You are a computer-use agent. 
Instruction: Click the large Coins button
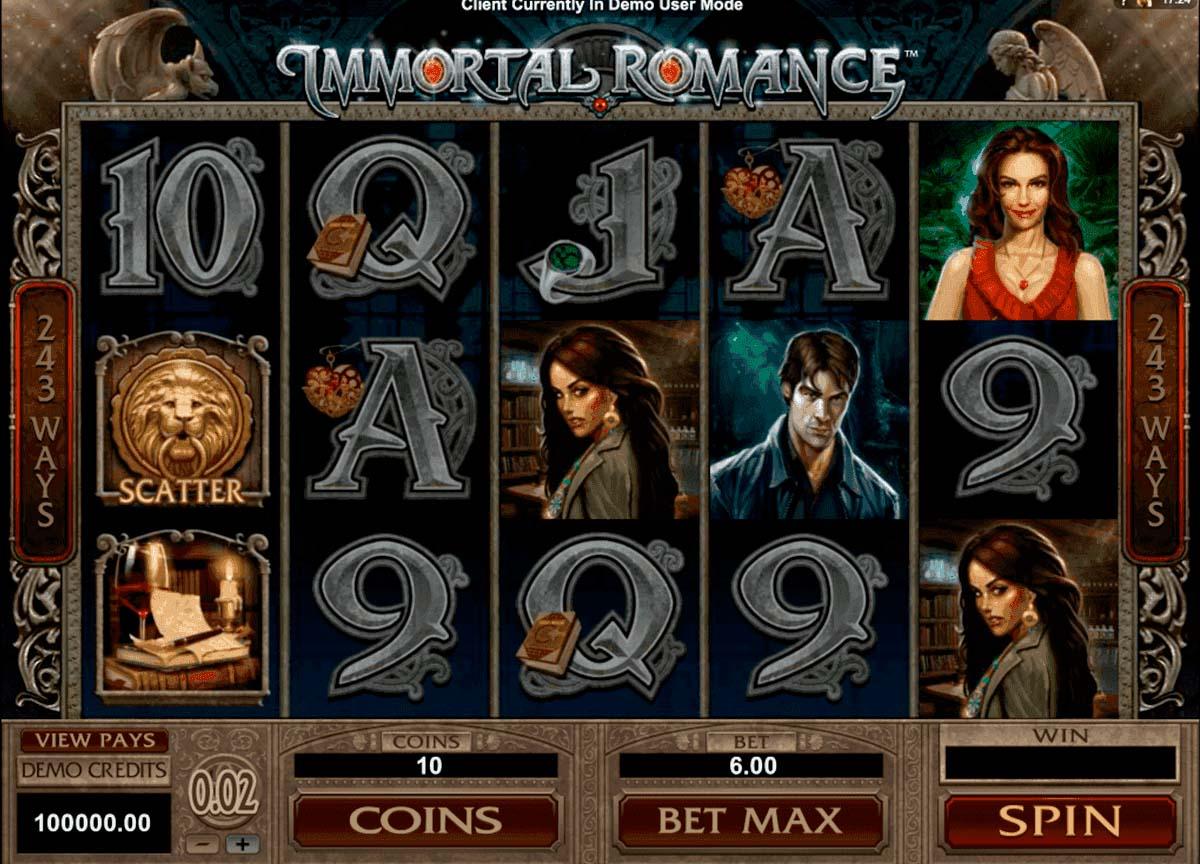(x=425, y=822)
